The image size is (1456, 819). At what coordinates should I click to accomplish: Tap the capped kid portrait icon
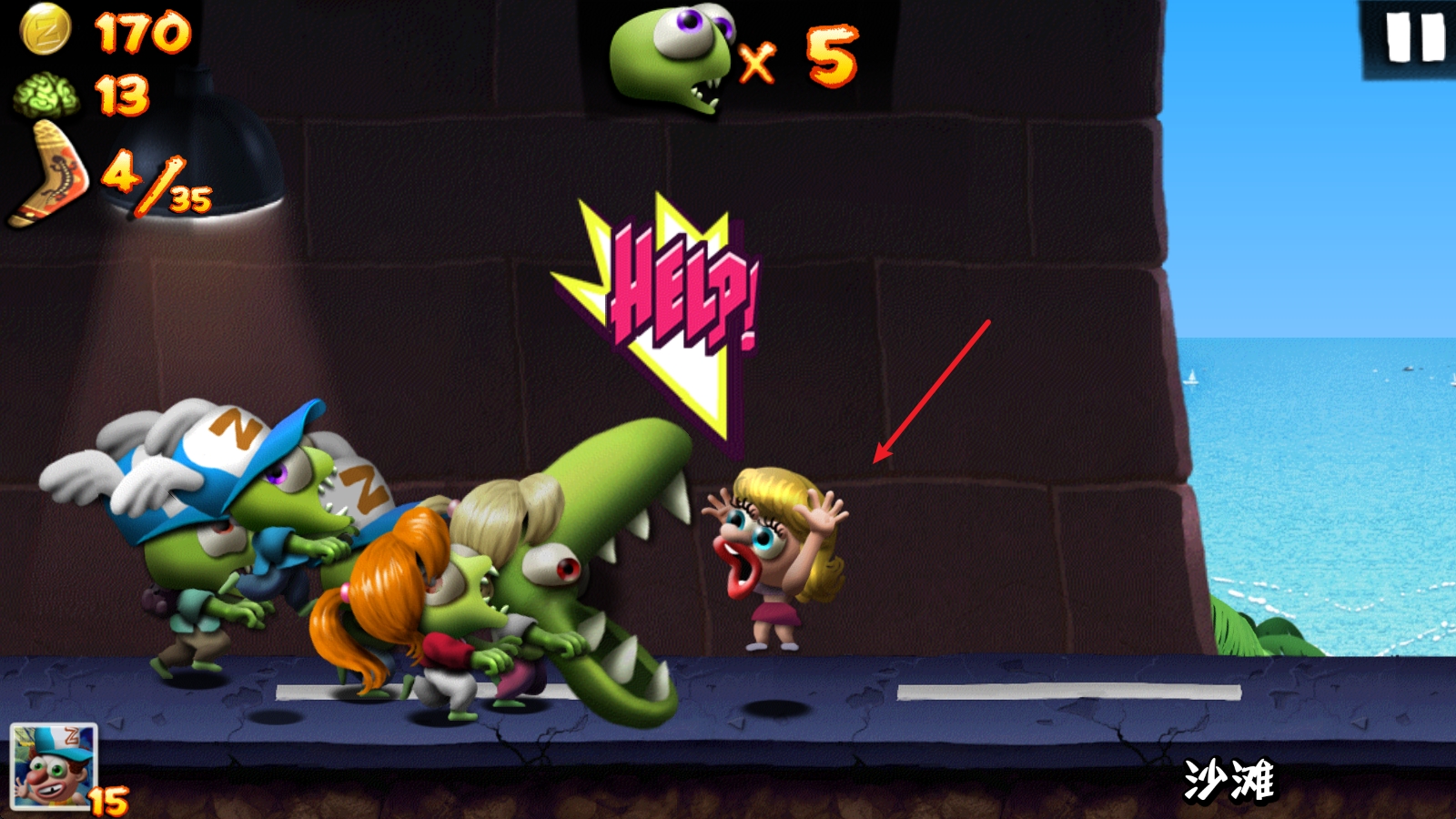coord(53,765)
